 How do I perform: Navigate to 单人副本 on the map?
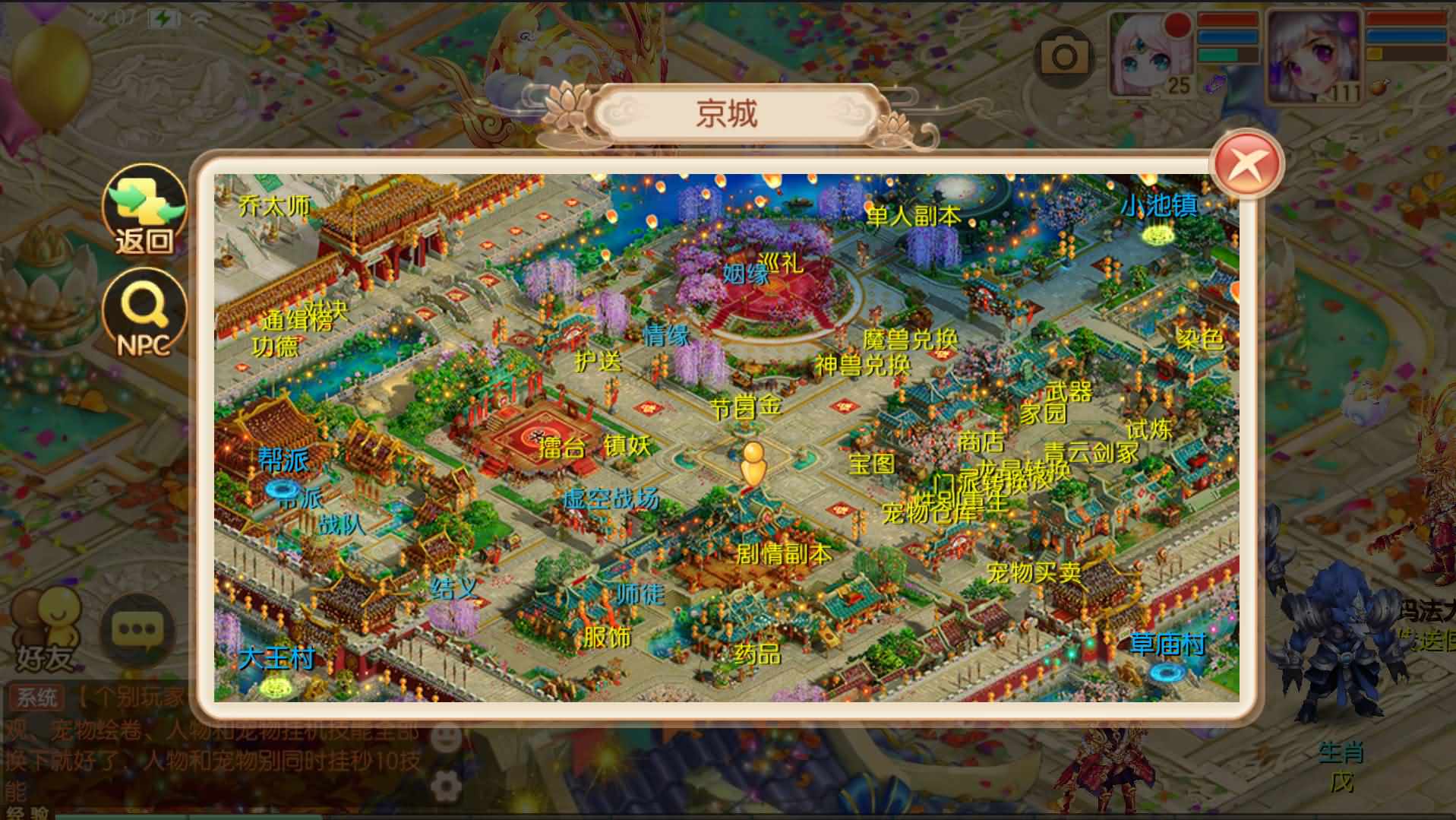[x=914, y=216]
